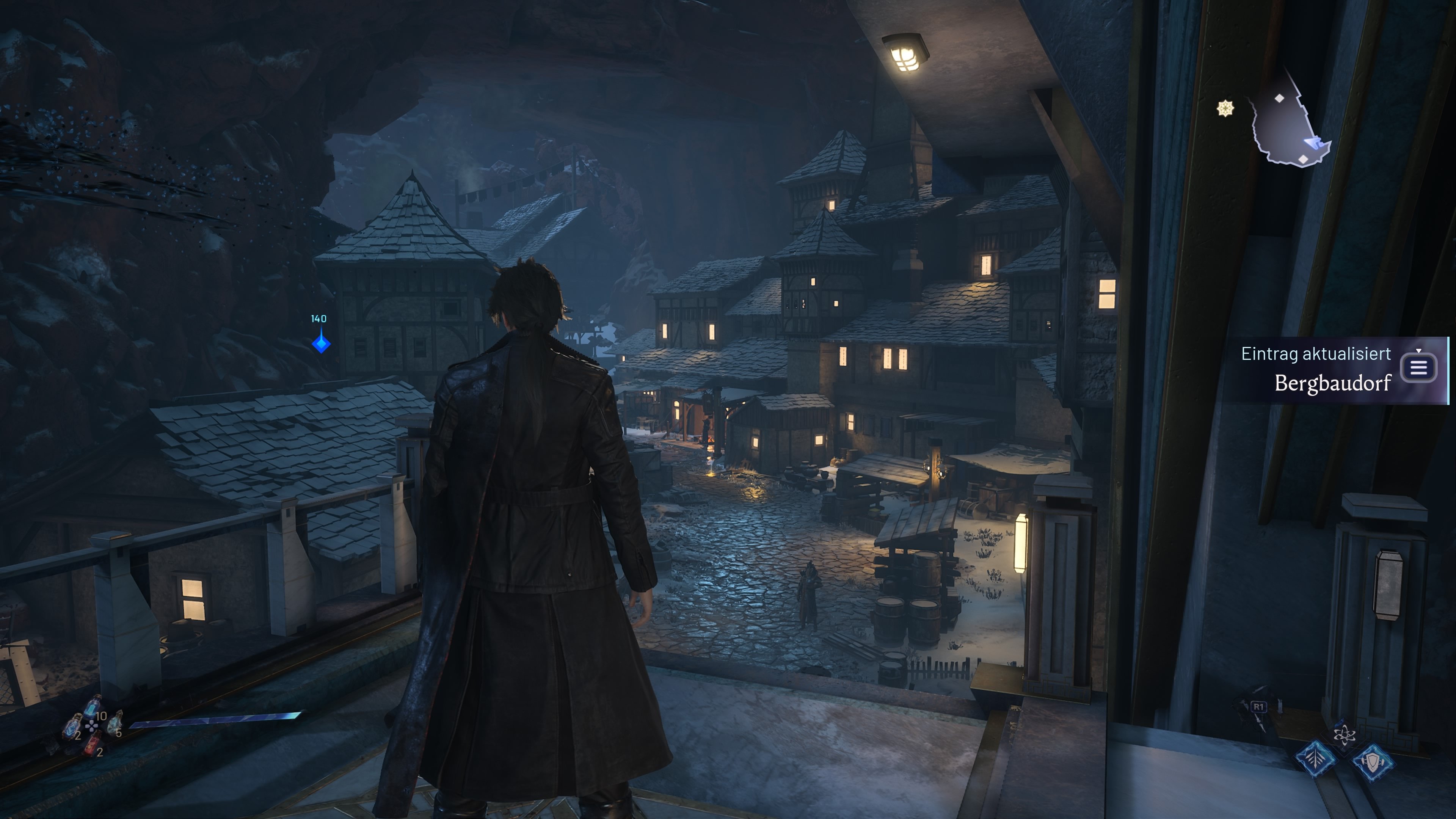
Task: Select the blue waypoint marker showing 140
Action: (x=321, y=342)
